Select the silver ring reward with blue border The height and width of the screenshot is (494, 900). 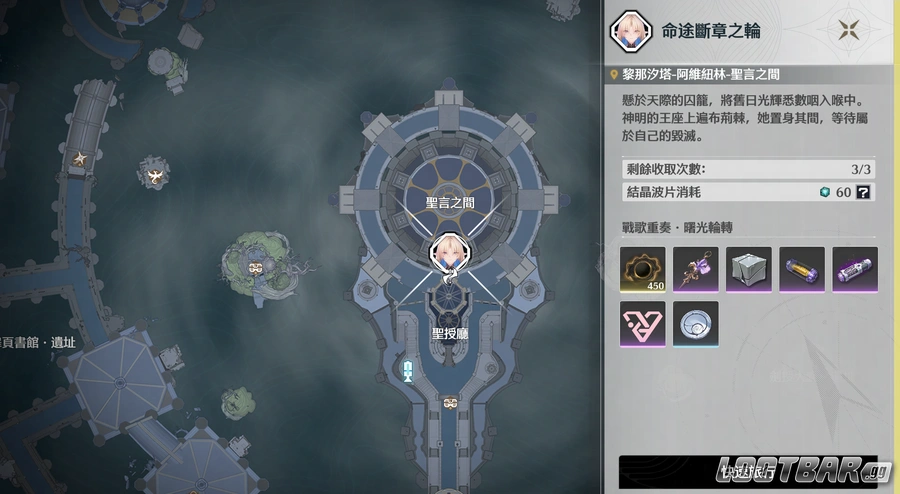696,324
